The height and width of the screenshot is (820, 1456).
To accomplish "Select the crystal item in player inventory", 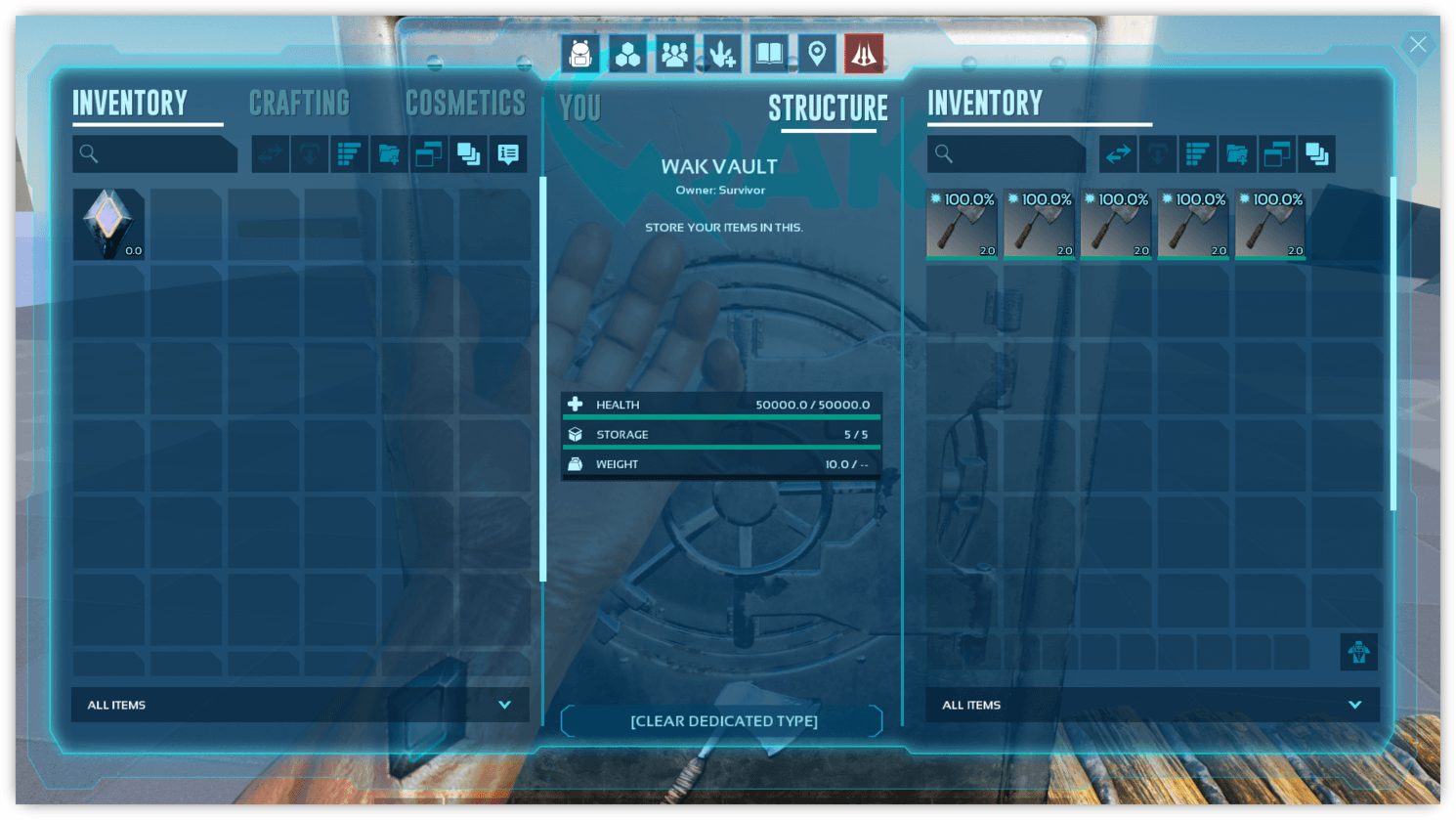I will (x=108, y=224).
